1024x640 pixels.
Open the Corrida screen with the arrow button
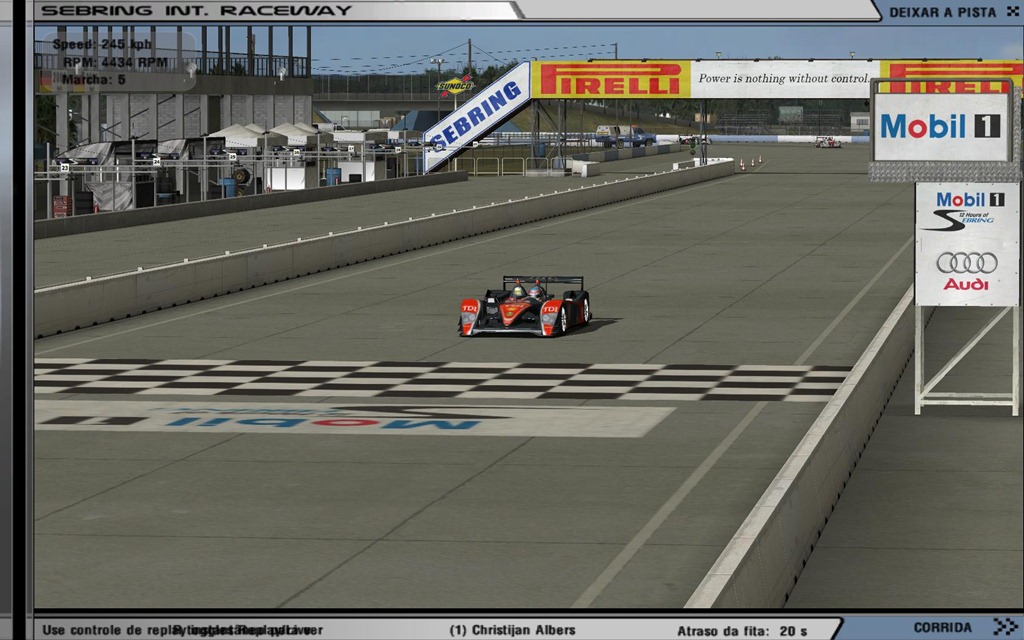(1003, 627)
